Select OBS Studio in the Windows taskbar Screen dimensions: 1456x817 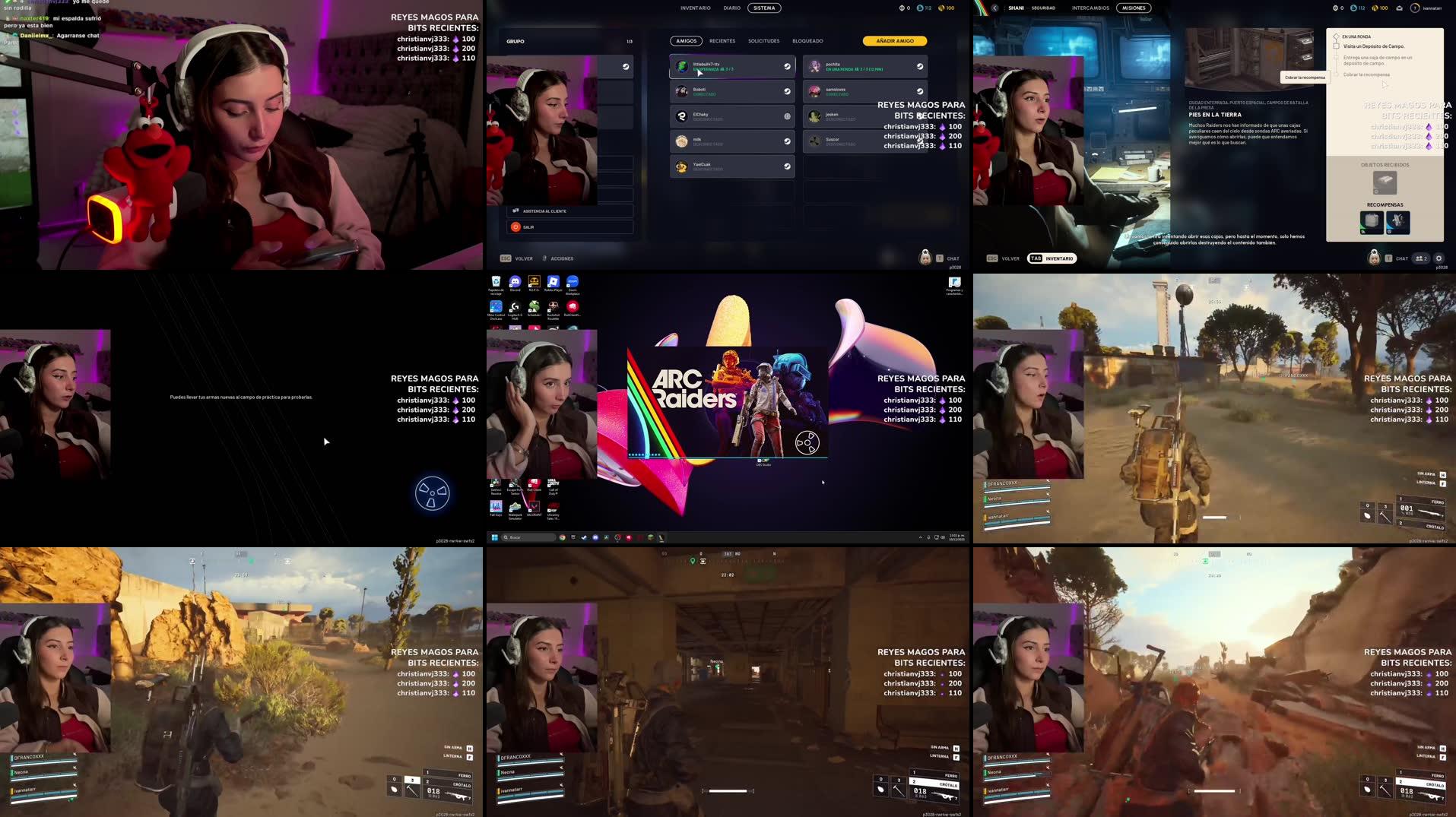(x=618, y=537)
